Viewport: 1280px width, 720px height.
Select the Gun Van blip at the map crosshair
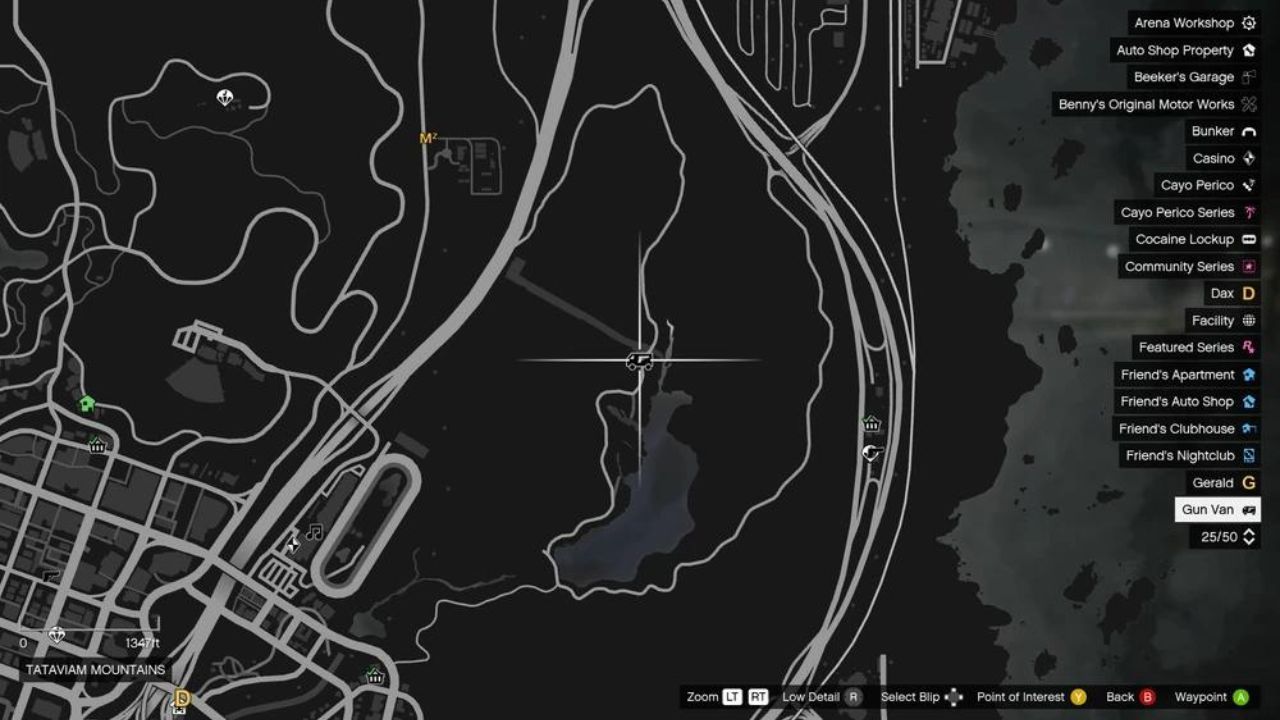coord(641,359)
